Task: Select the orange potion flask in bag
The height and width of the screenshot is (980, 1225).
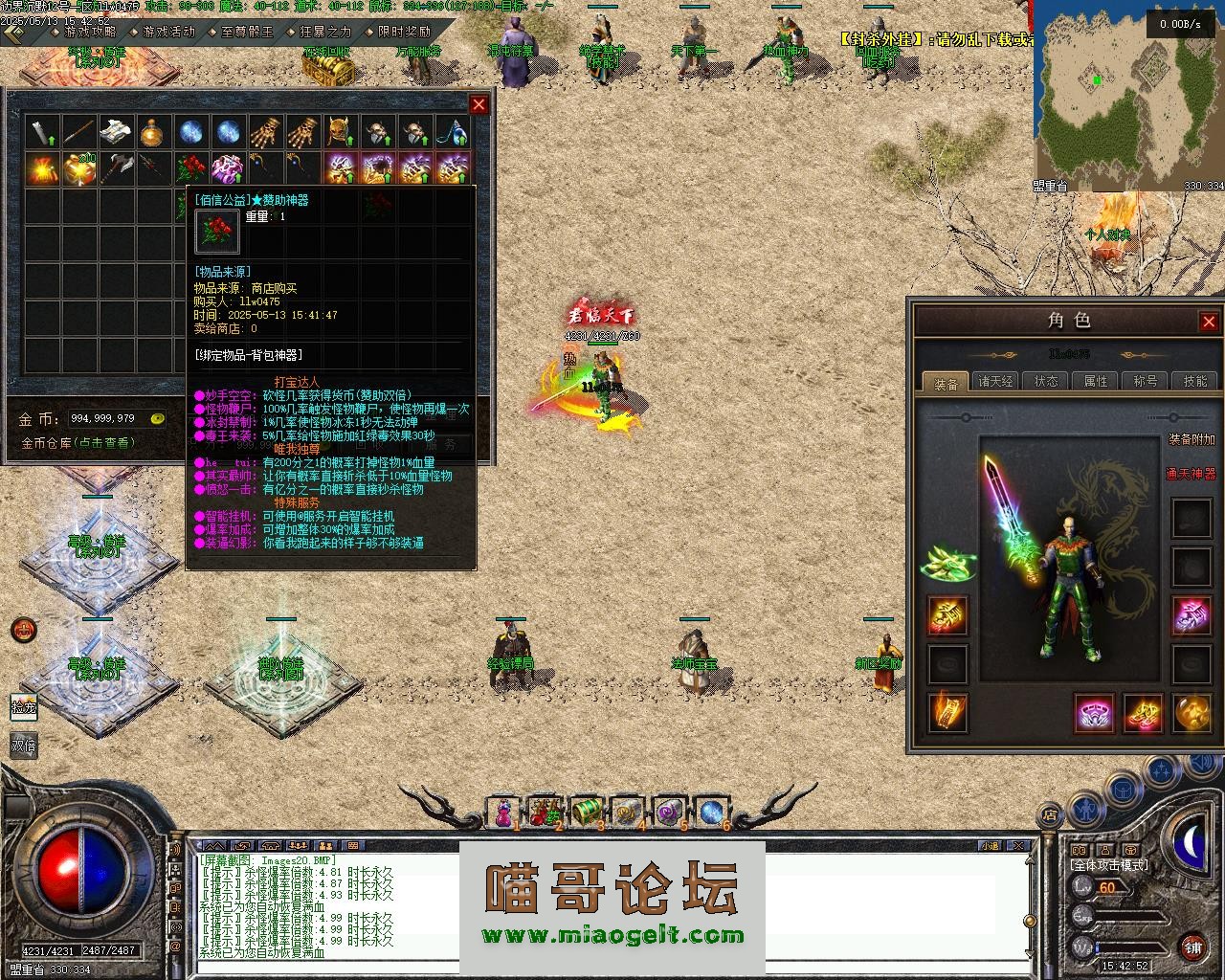Action: click(x=153, y=132)
